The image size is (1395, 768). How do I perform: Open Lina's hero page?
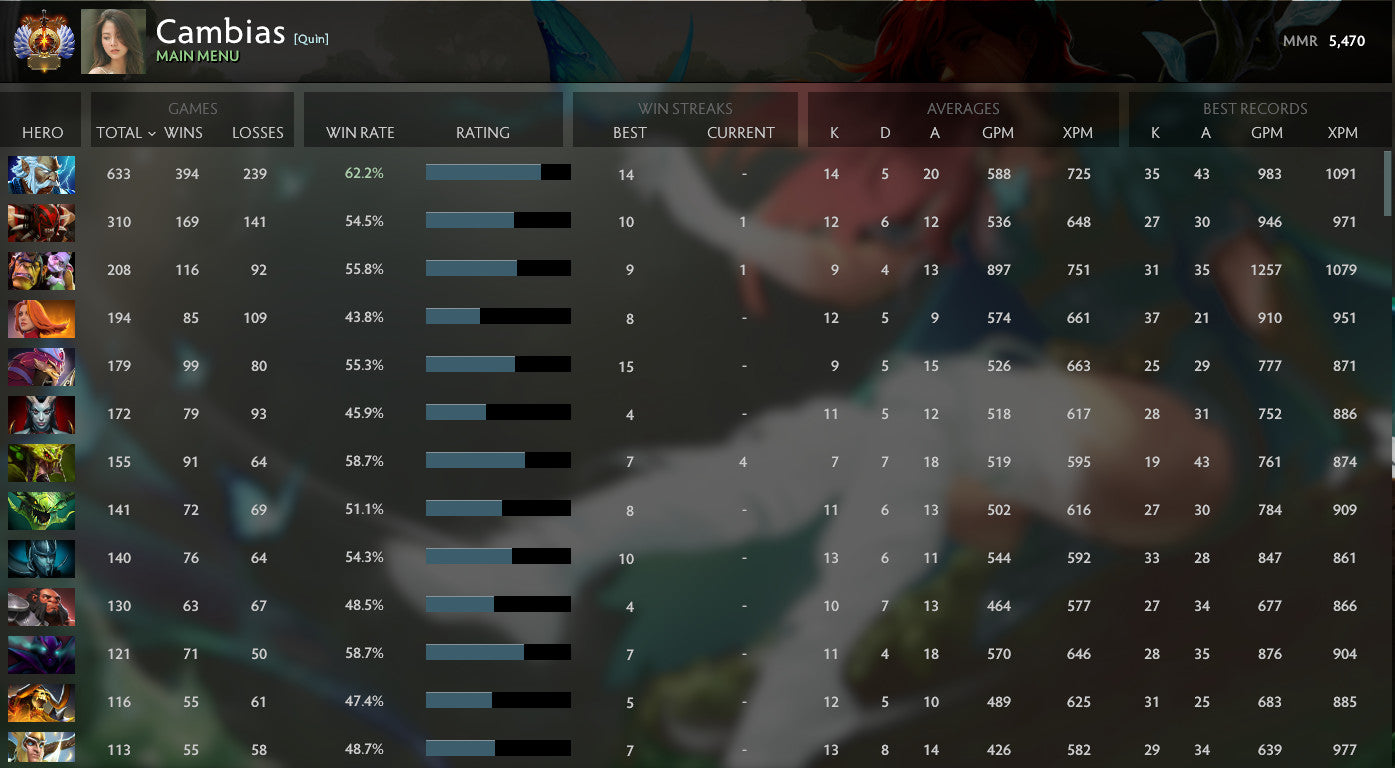(x=41, y=318)
